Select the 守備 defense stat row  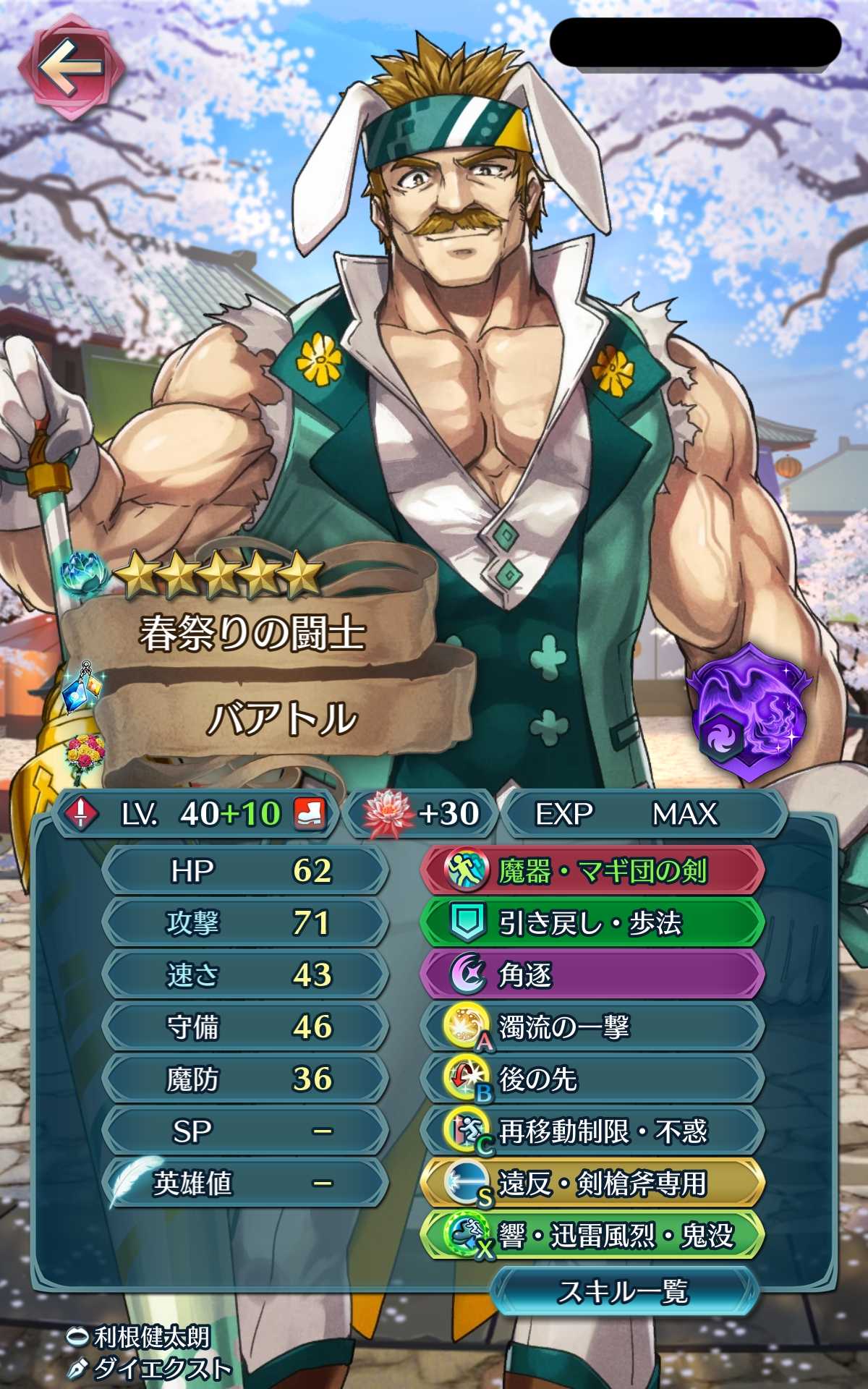pyautogui.click(x=246, y=1027)
